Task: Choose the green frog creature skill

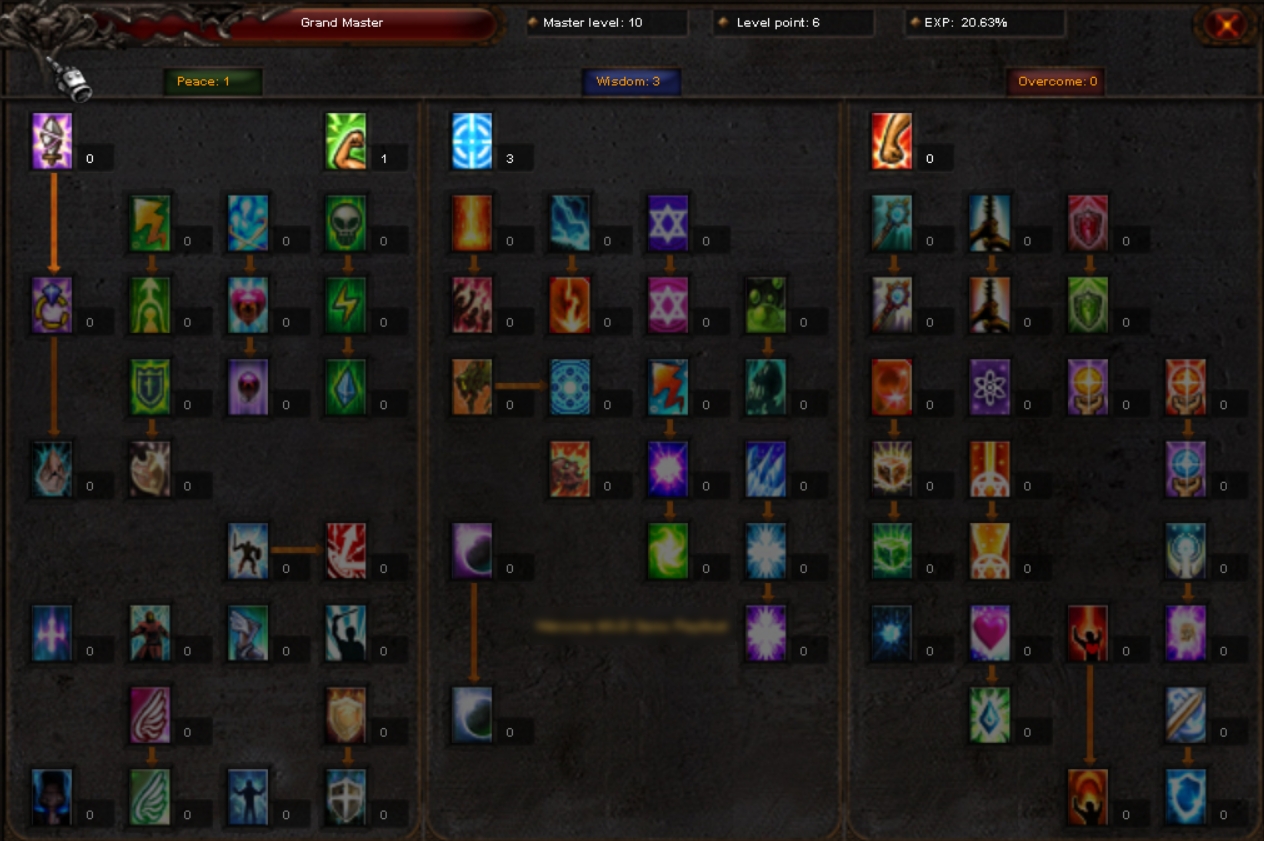Action: 767,305
